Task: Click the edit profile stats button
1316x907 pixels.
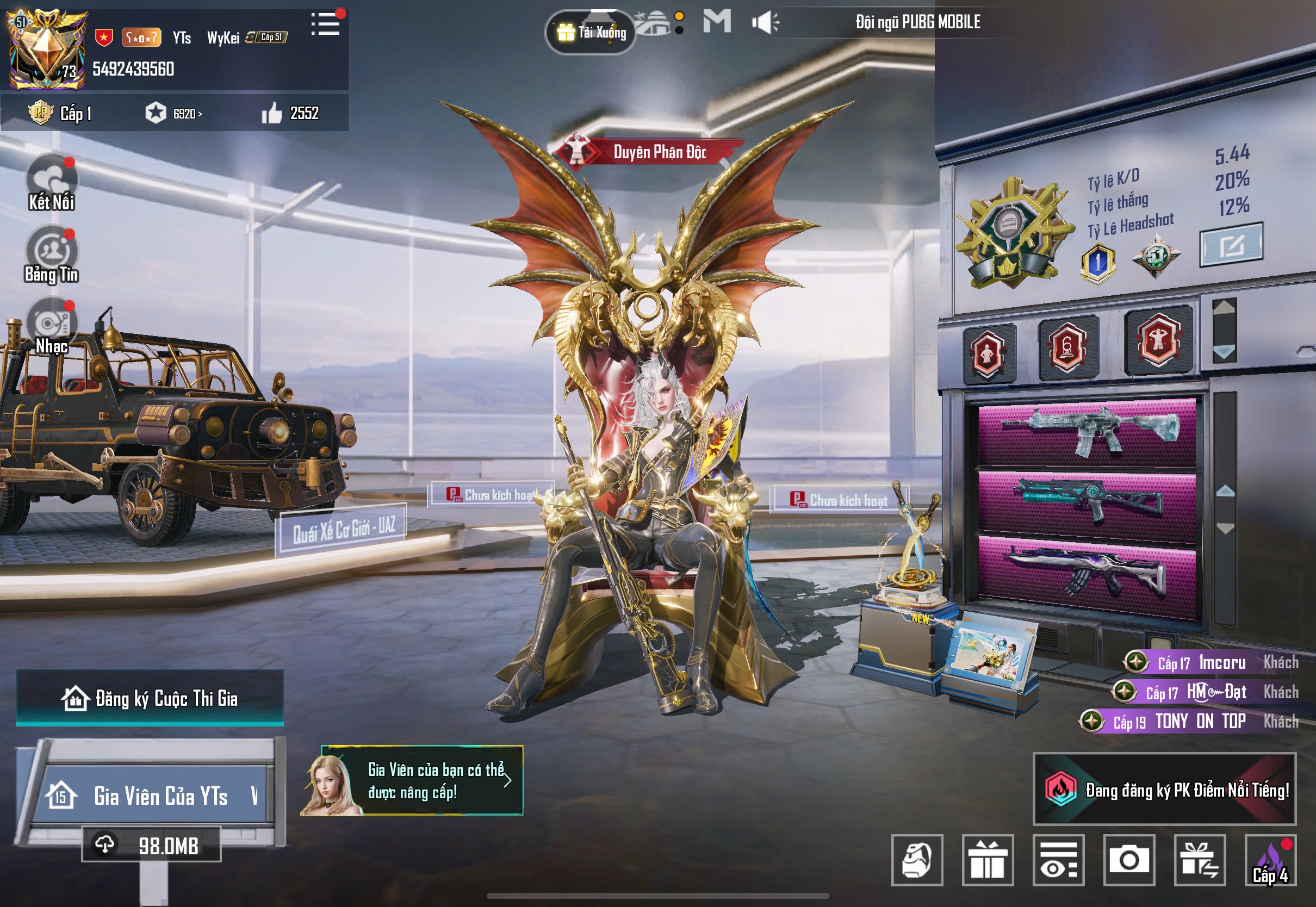Action: click(x=1231, y=244)
